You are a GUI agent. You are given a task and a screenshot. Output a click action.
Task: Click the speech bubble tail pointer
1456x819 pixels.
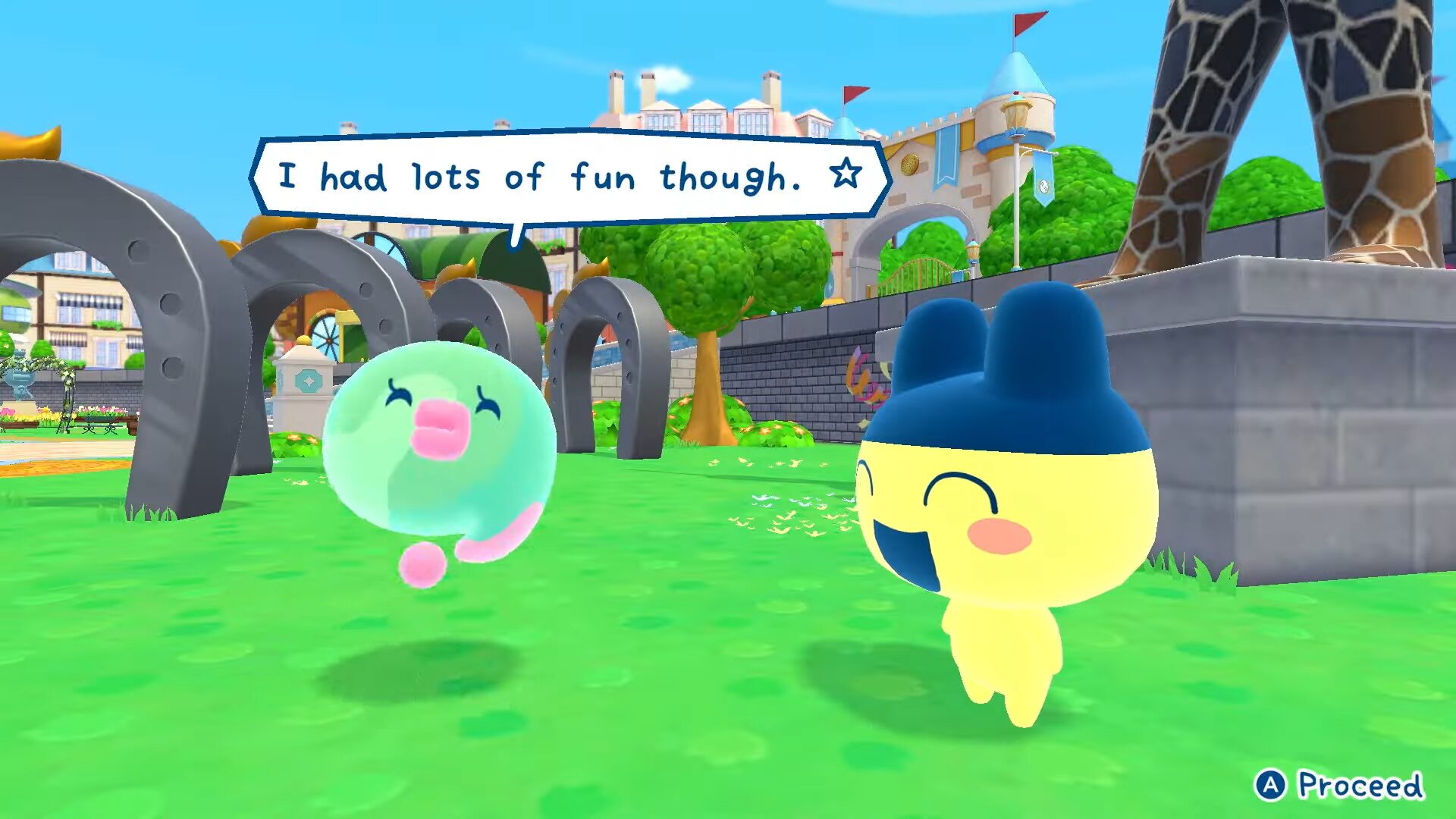pos(516,235)
